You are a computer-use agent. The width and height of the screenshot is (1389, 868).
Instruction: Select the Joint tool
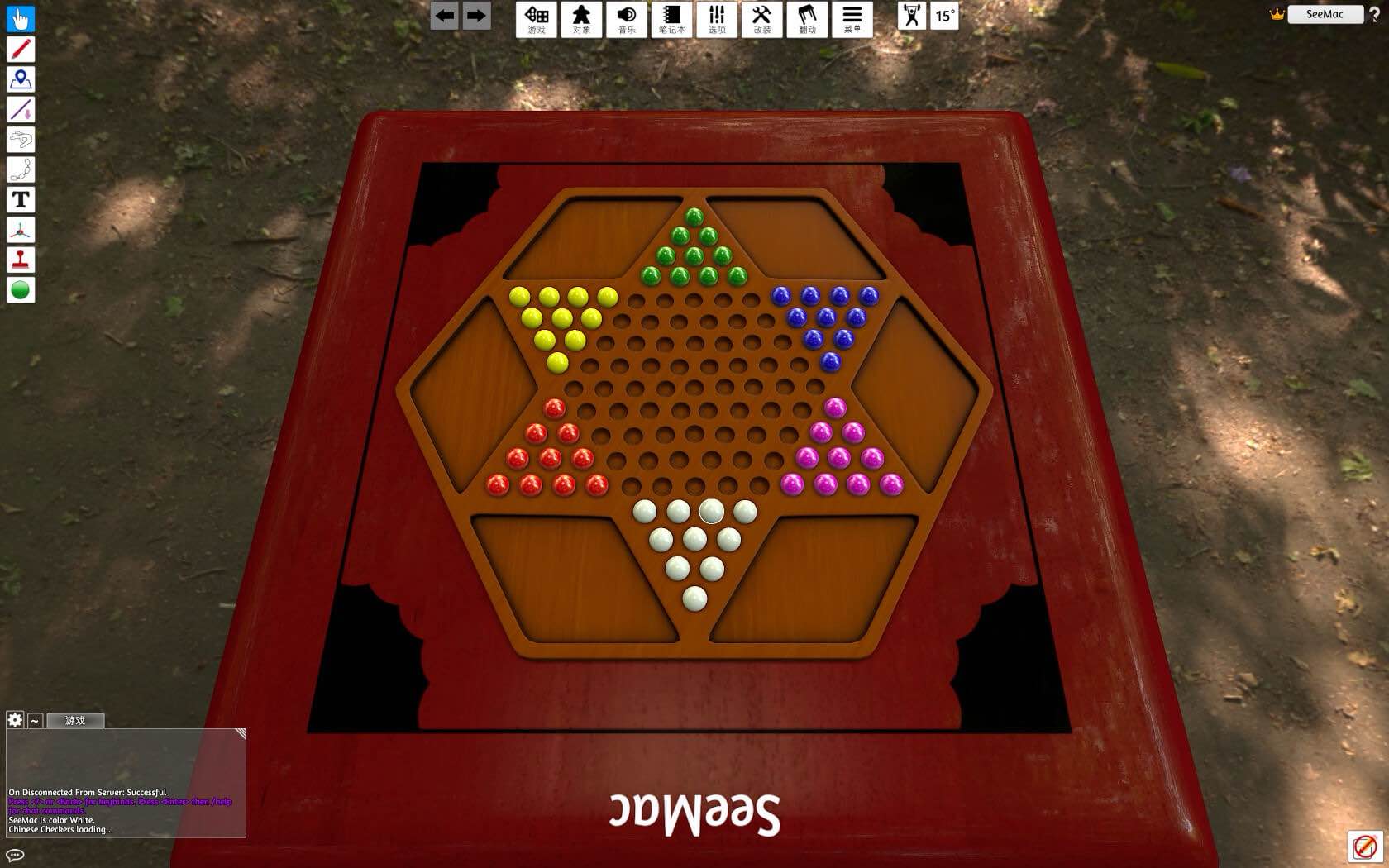(20, 169)
